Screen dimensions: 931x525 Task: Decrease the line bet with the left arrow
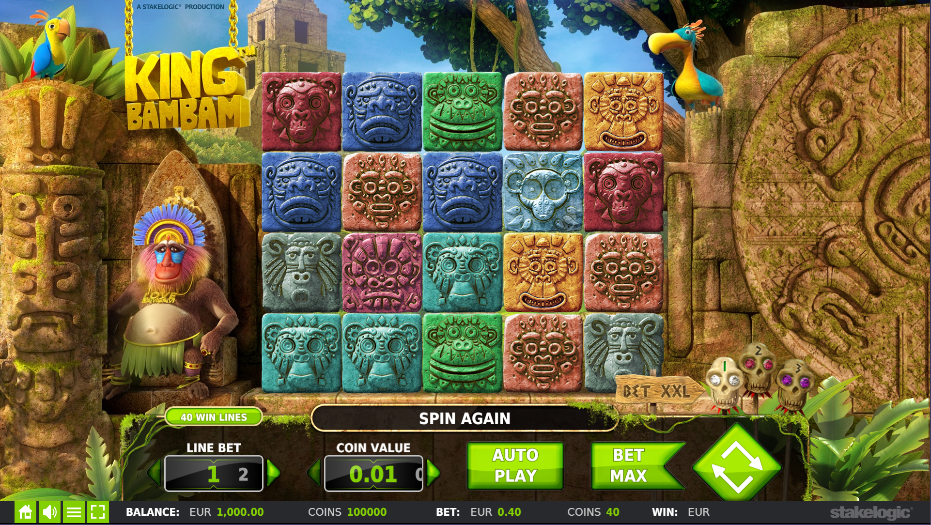point(154,473)
